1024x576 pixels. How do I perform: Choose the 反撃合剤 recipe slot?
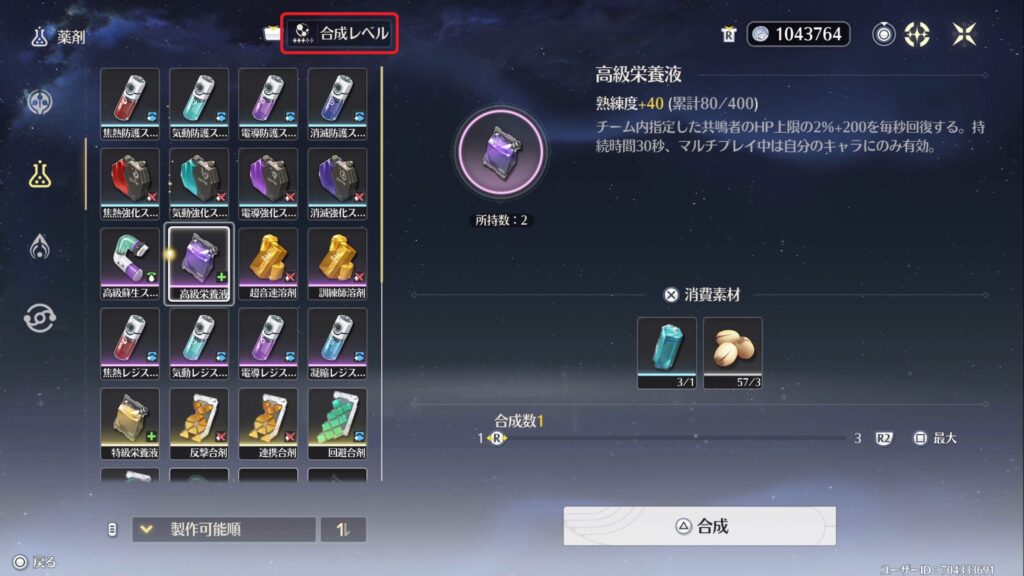click(x=199, y=423)
